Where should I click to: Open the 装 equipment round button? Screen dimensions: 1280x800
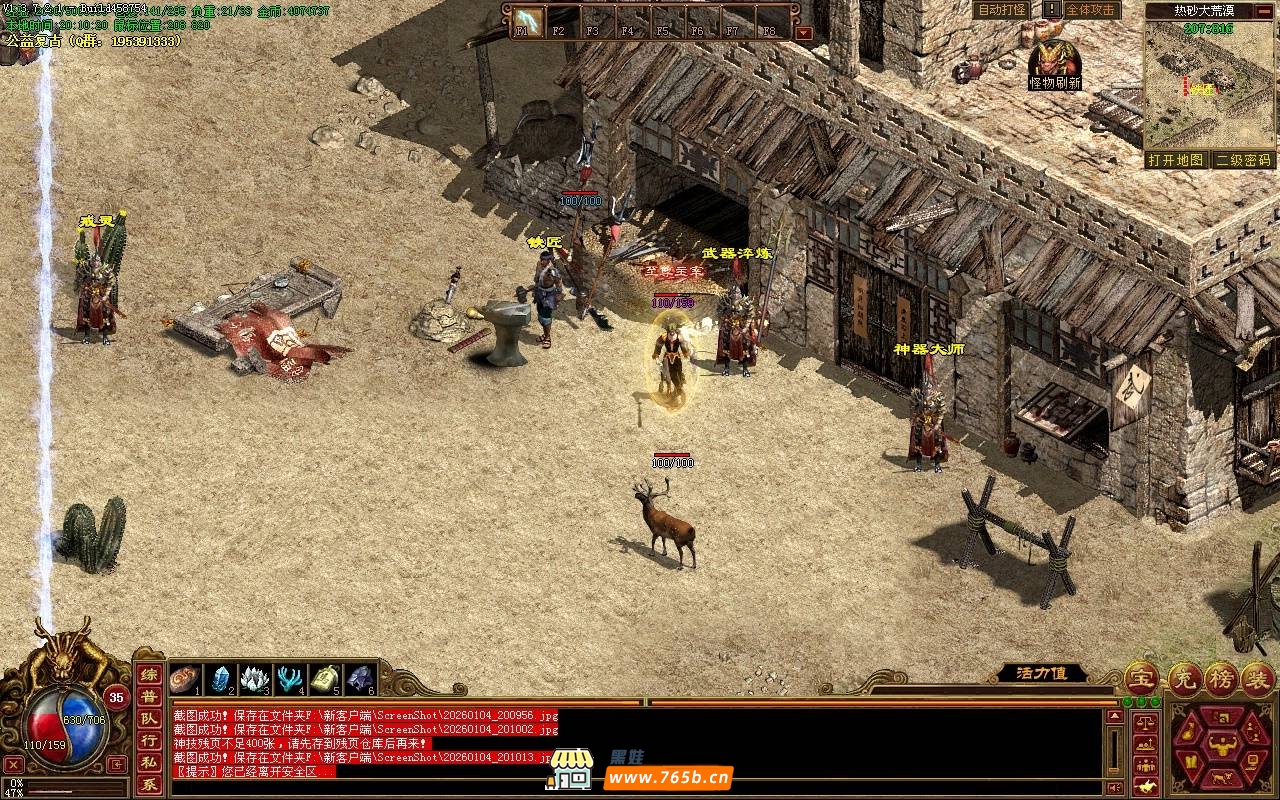click(x=1258, y=679)
